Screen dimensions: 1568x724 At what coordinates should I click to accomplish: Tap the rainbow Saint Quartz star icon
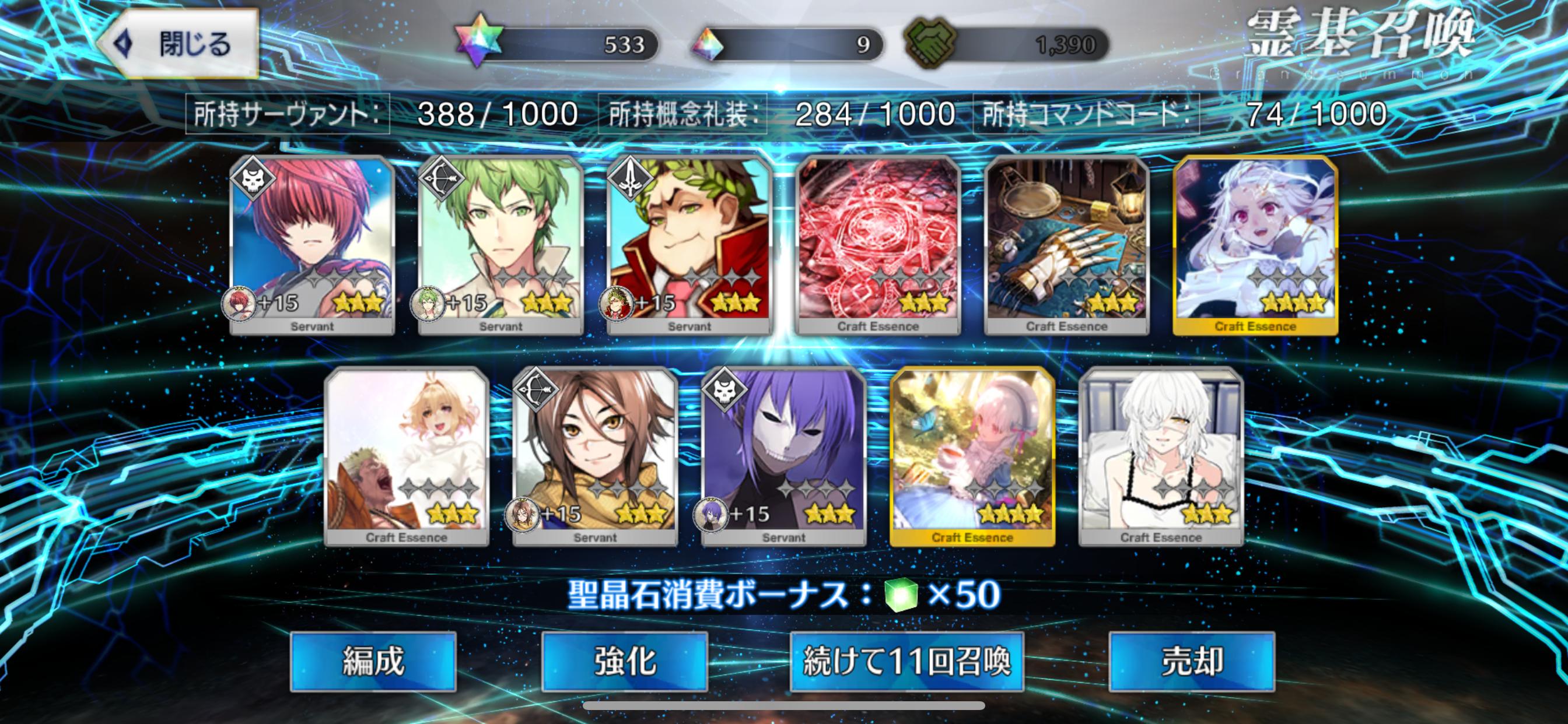coord(479,43)
